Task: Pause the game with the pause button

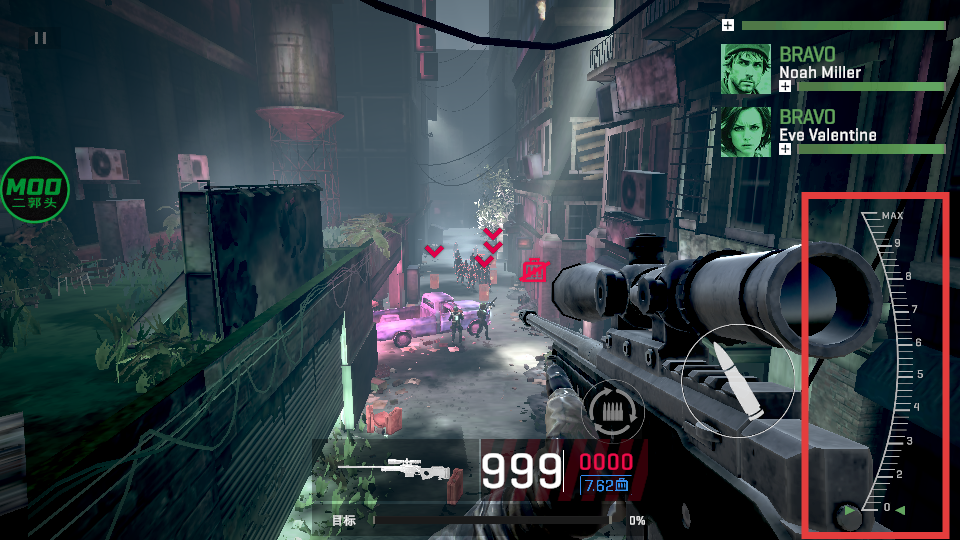Action: click(40, 38)
